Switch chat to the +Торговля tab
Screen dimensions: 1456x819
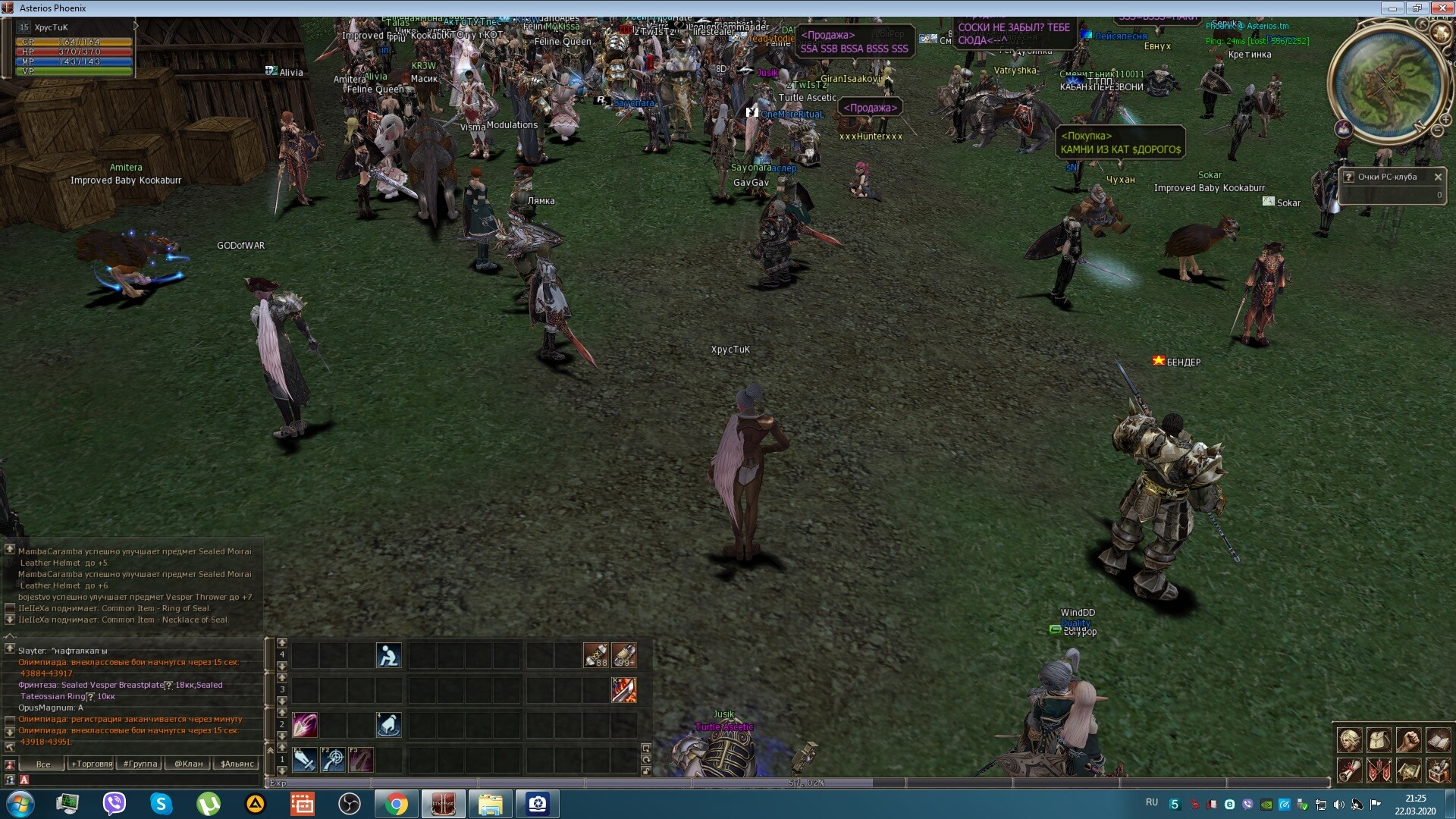pyautogui.click(x=91, y=764)
